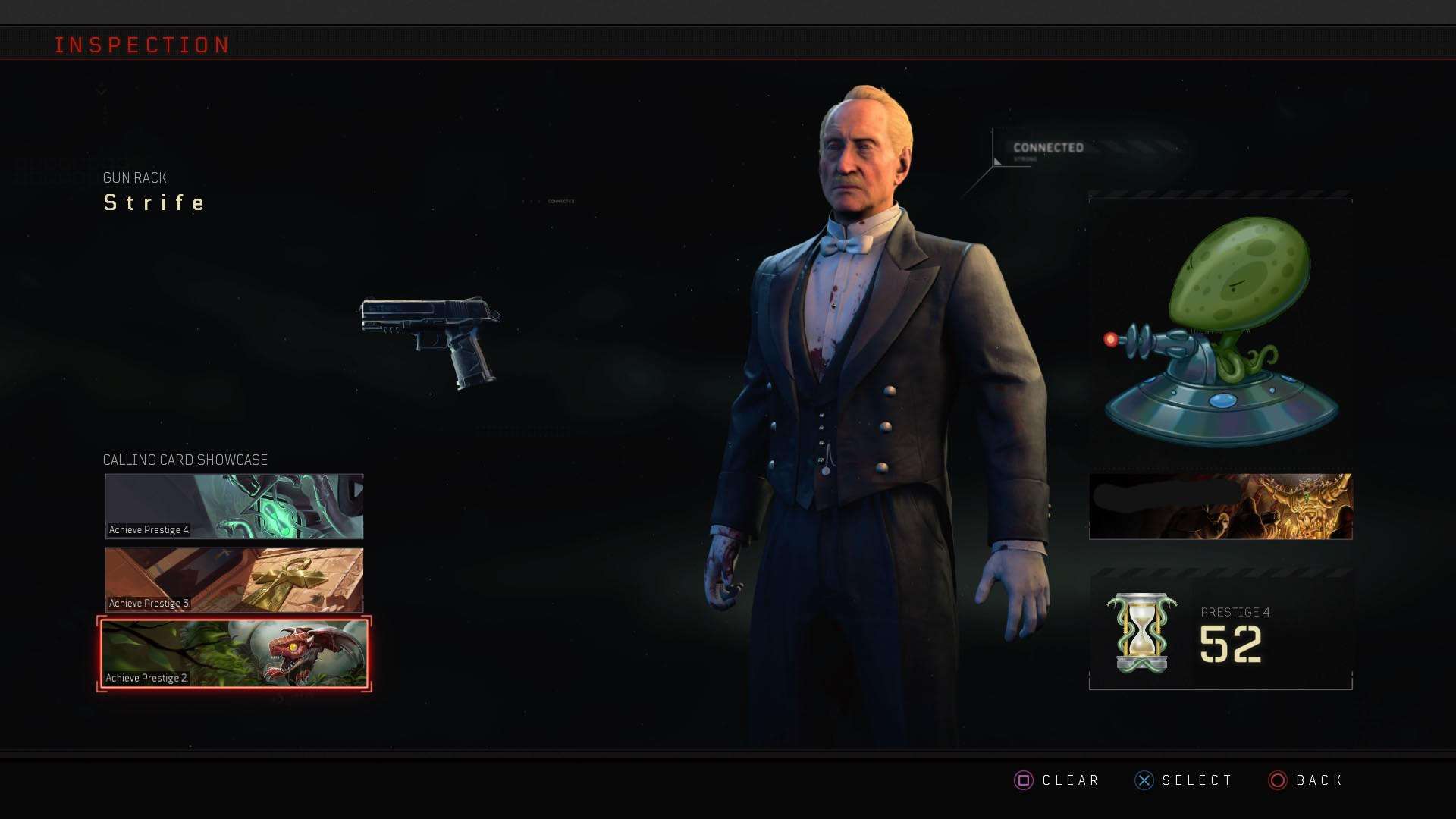Open the Prestige 4 hourglass rank panel
The image size is (1456, 819).
pos(1220,633)
